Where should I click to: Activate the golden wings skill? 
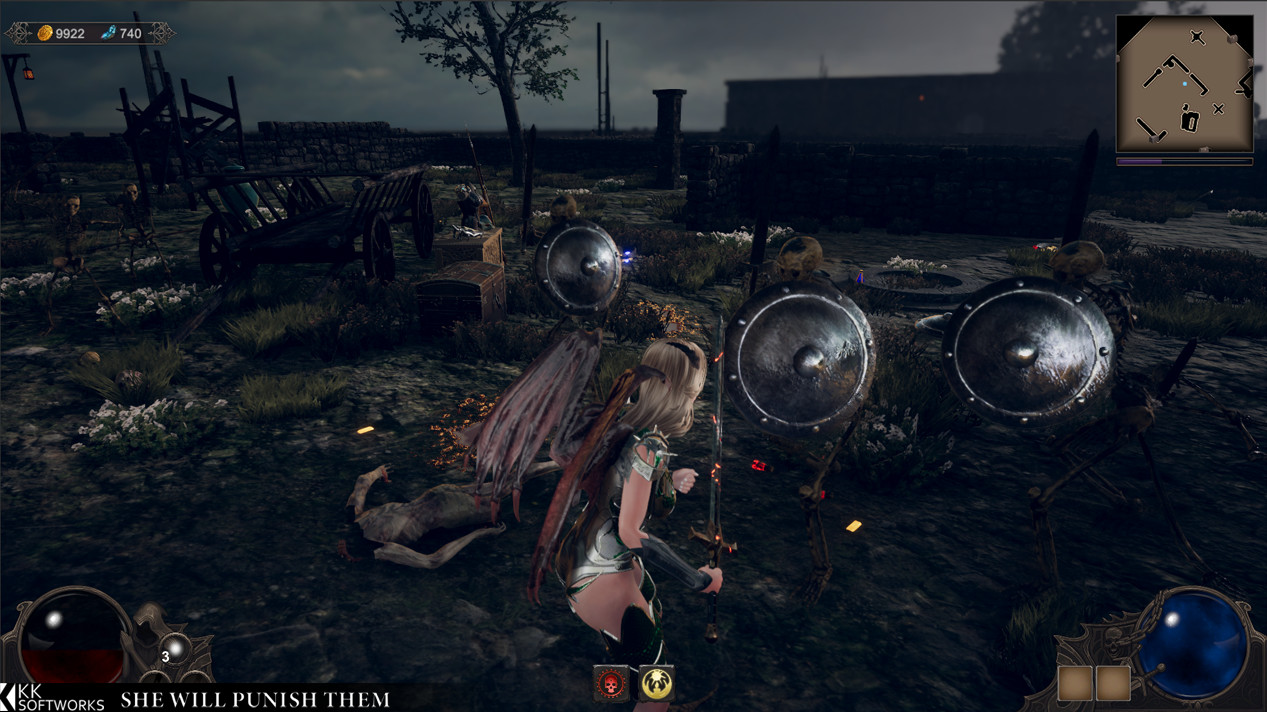click(x=656, y=683)
